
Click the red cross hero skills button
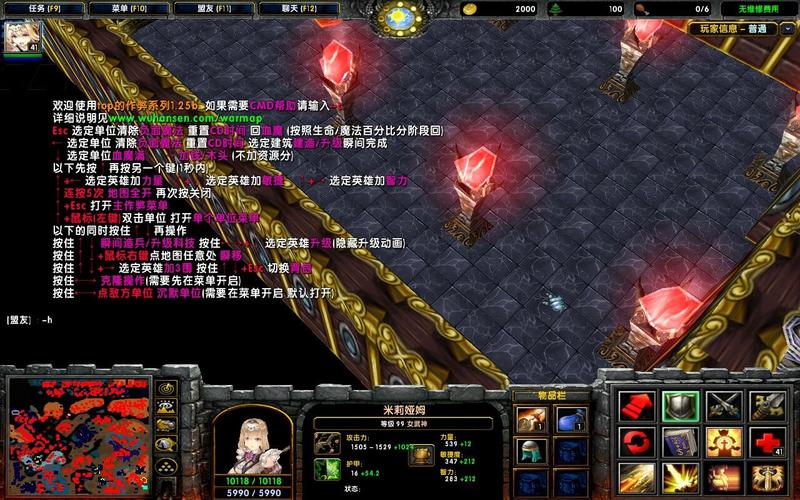[767, 441]
